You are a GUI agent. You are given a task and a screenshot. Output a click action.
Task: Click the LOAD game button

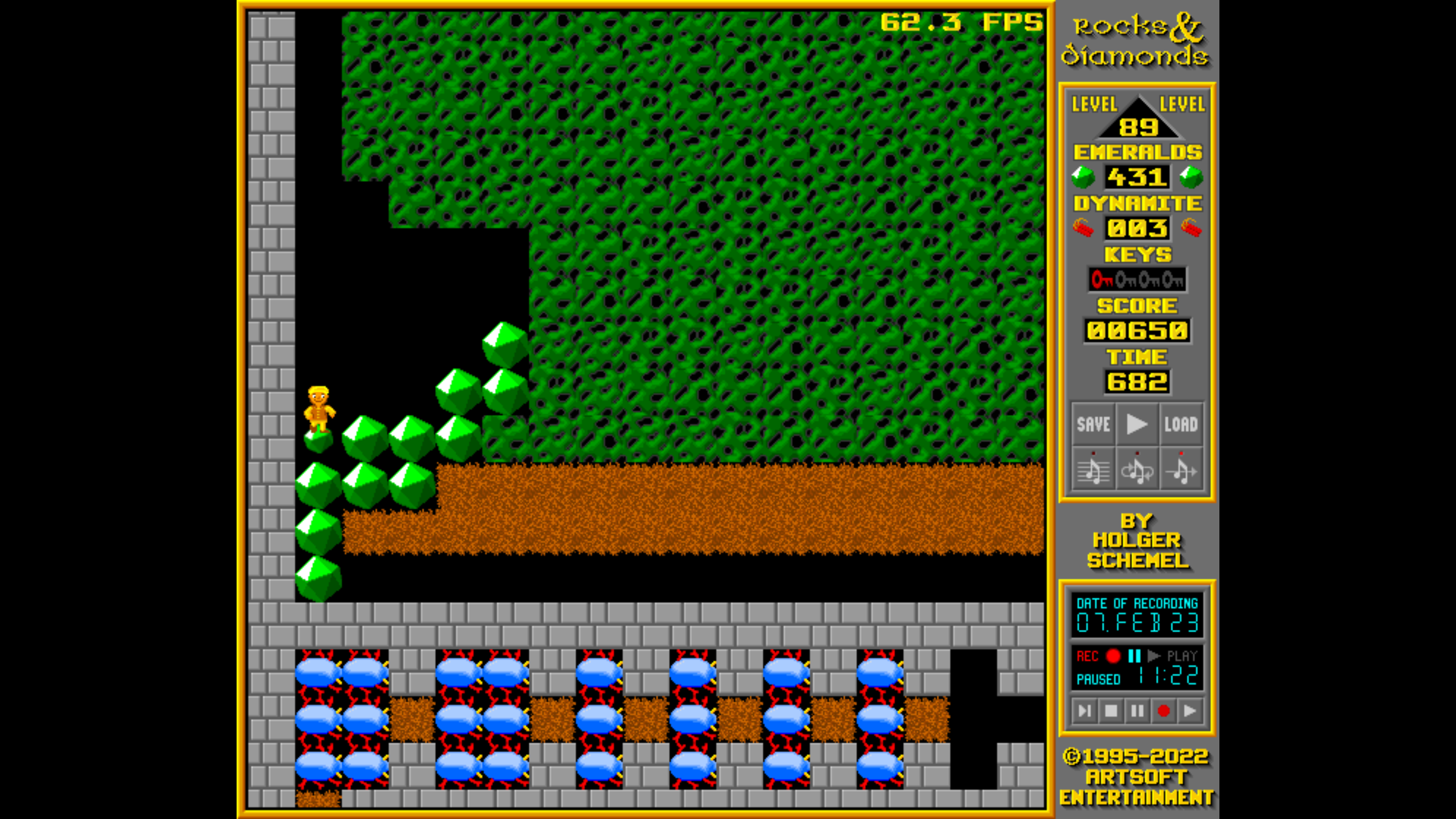(x=1181, y=424)
